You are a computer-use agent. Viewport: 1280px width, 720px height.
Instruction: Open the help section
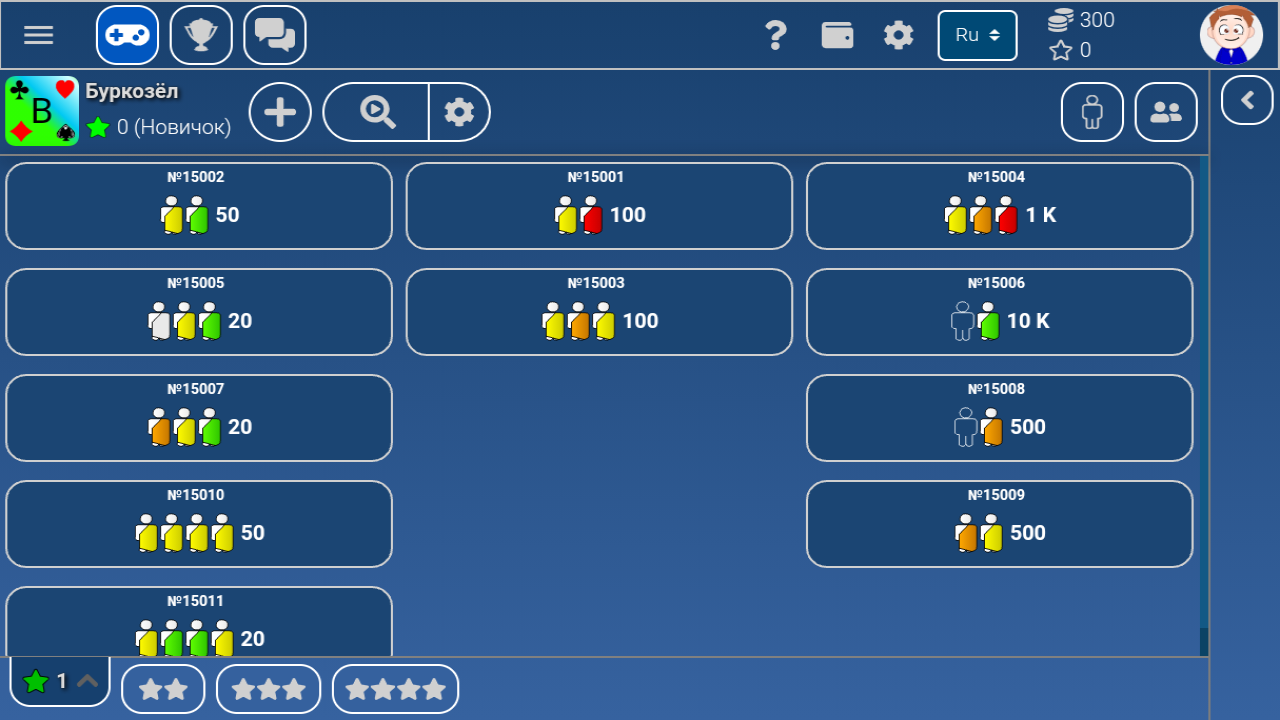777,34
